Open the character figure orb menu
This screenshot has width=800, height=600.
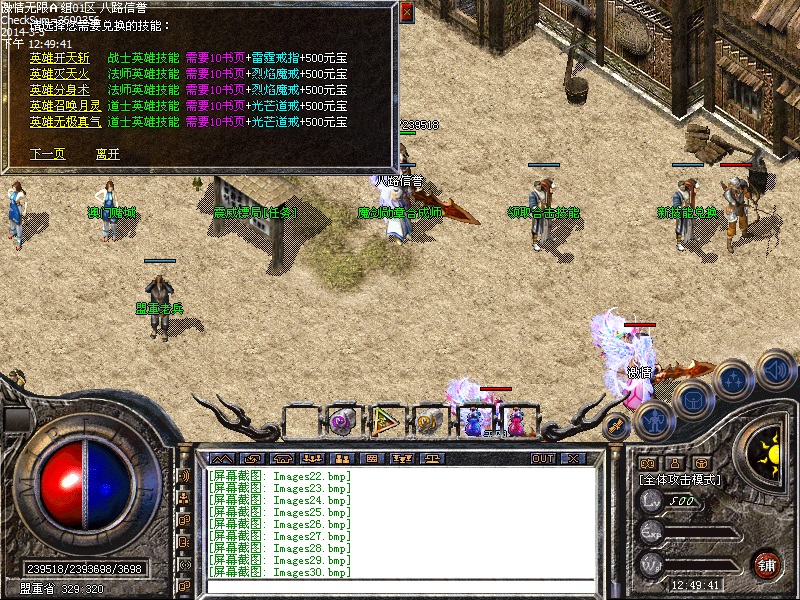point(652,420)
